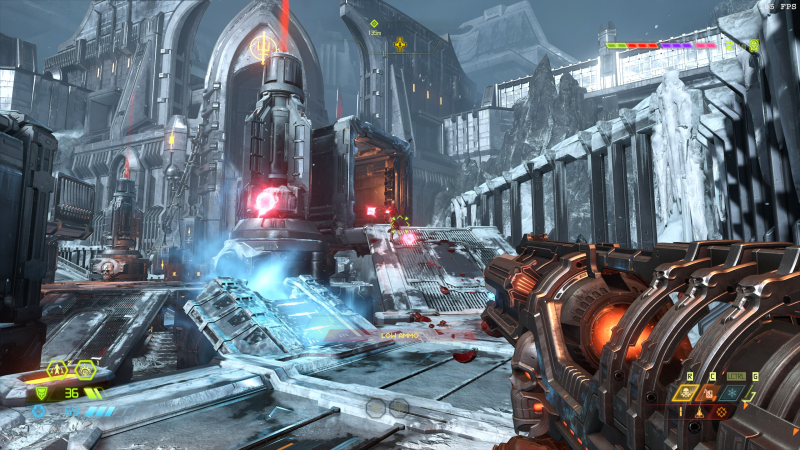This screenshot has height=450, width=800.
Task: Activate the Blood Punch skull icon
Action: (687, 393)
